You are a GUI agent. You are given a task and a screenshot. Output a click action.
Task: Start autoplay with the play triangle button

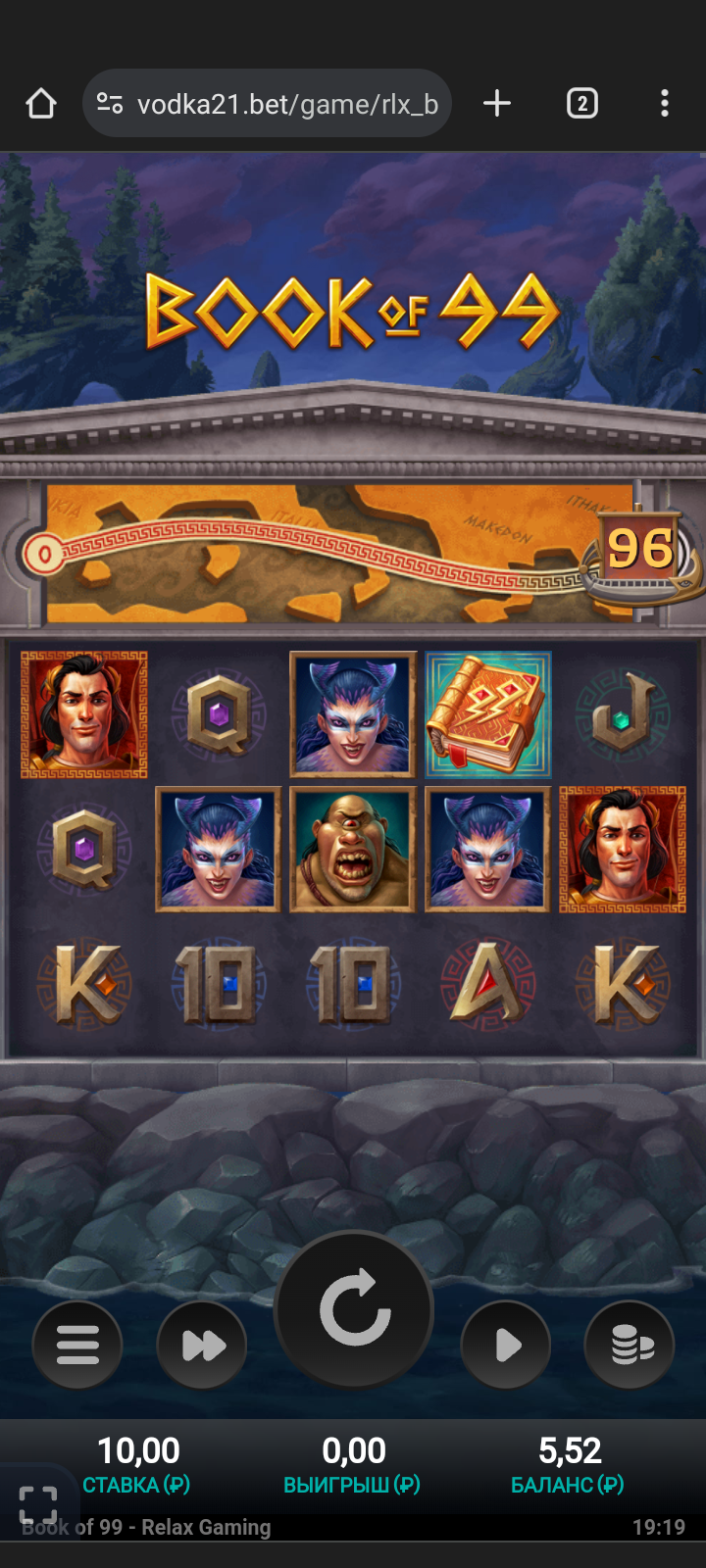tap(506, 1345)
